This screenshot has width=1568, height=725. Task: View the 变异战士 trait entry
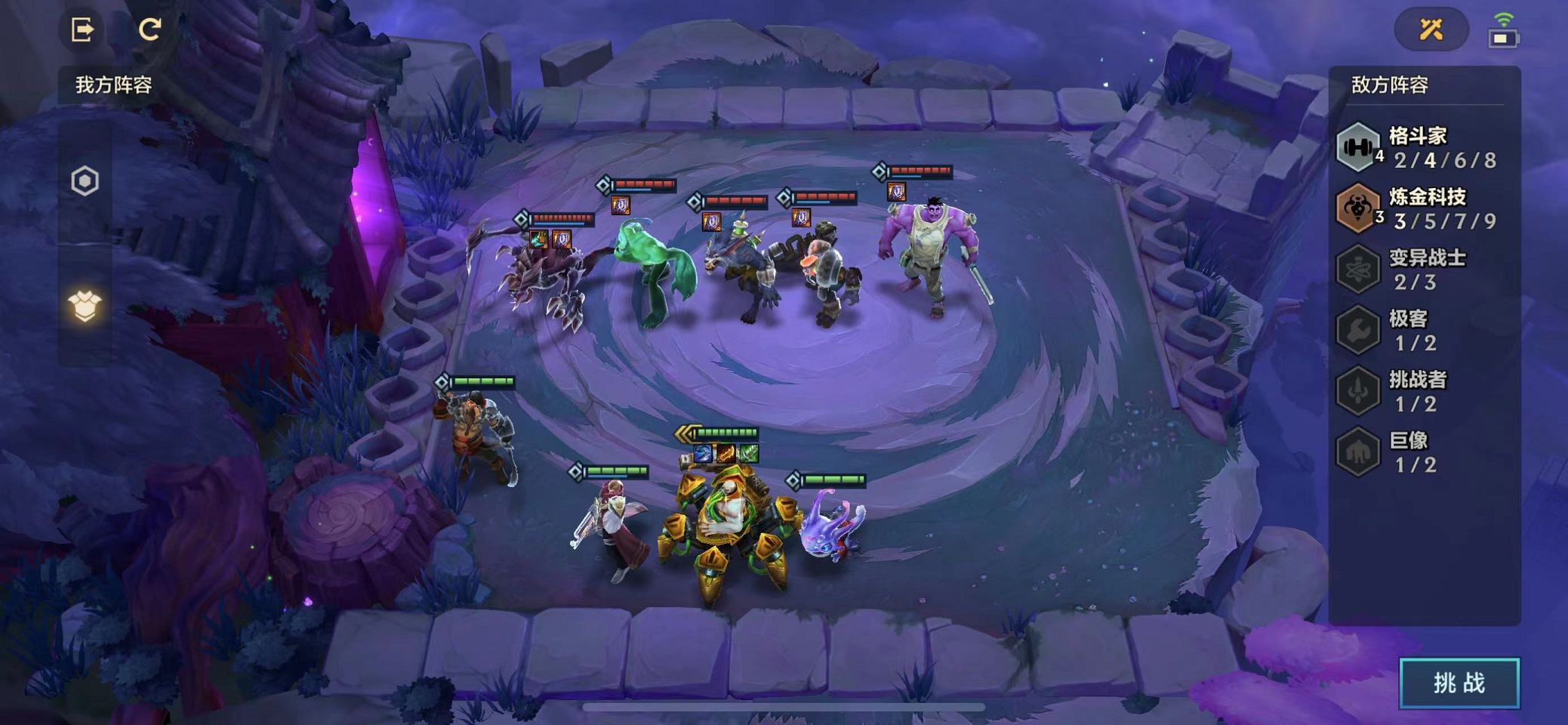click(1418, 269)
